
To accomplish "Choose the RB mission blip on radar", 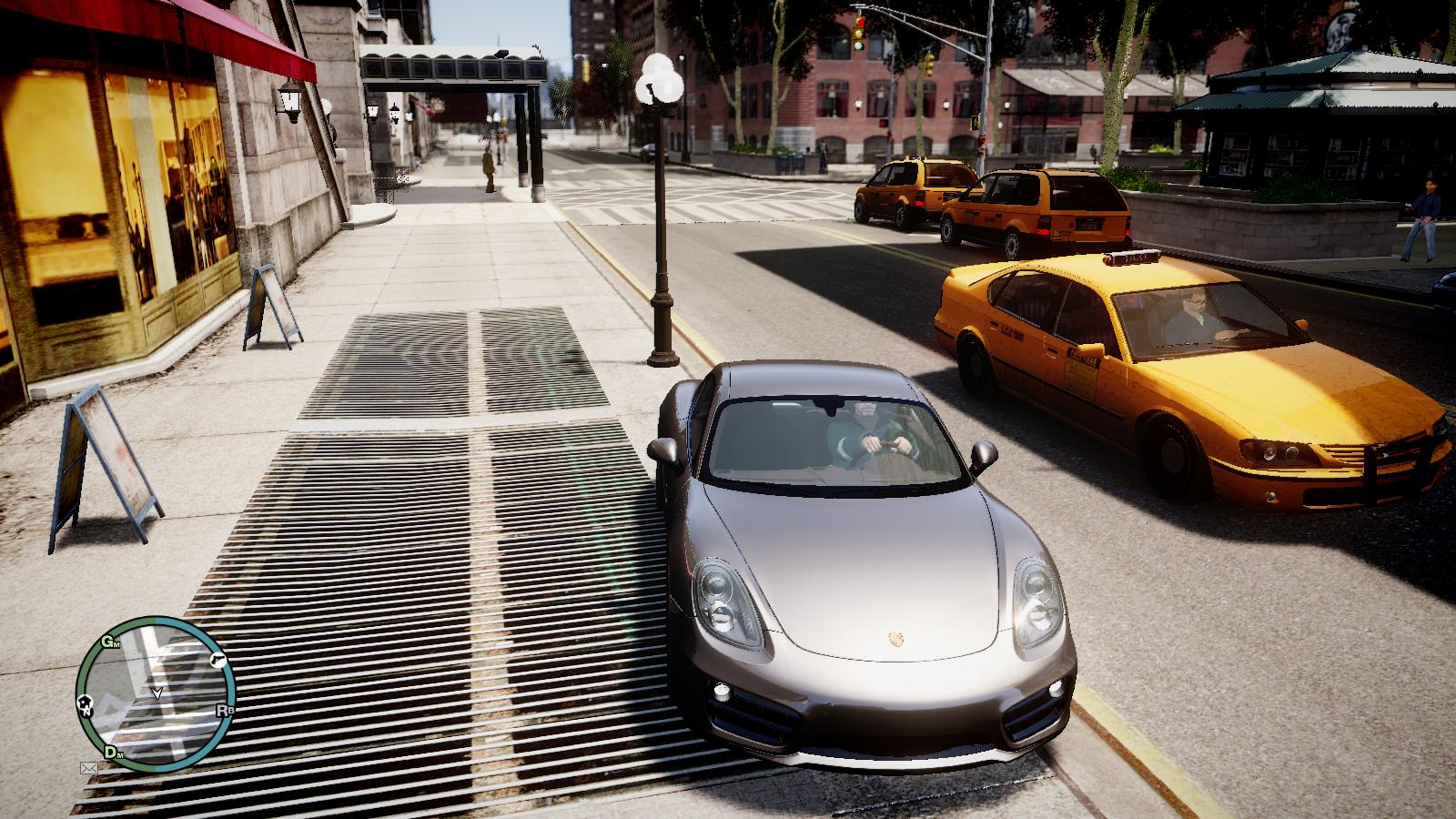I will pos(225,710).
